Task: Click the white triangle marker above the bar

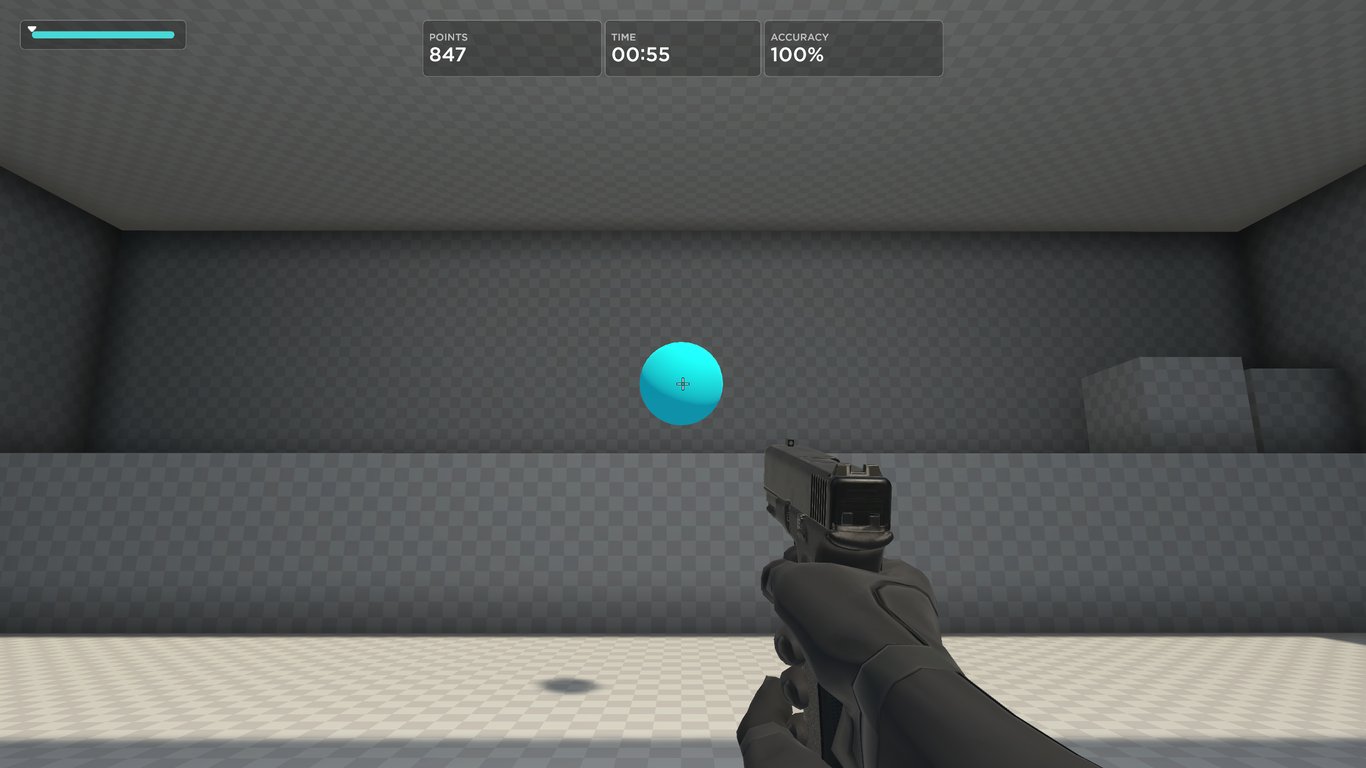Action: coord(33,28)
